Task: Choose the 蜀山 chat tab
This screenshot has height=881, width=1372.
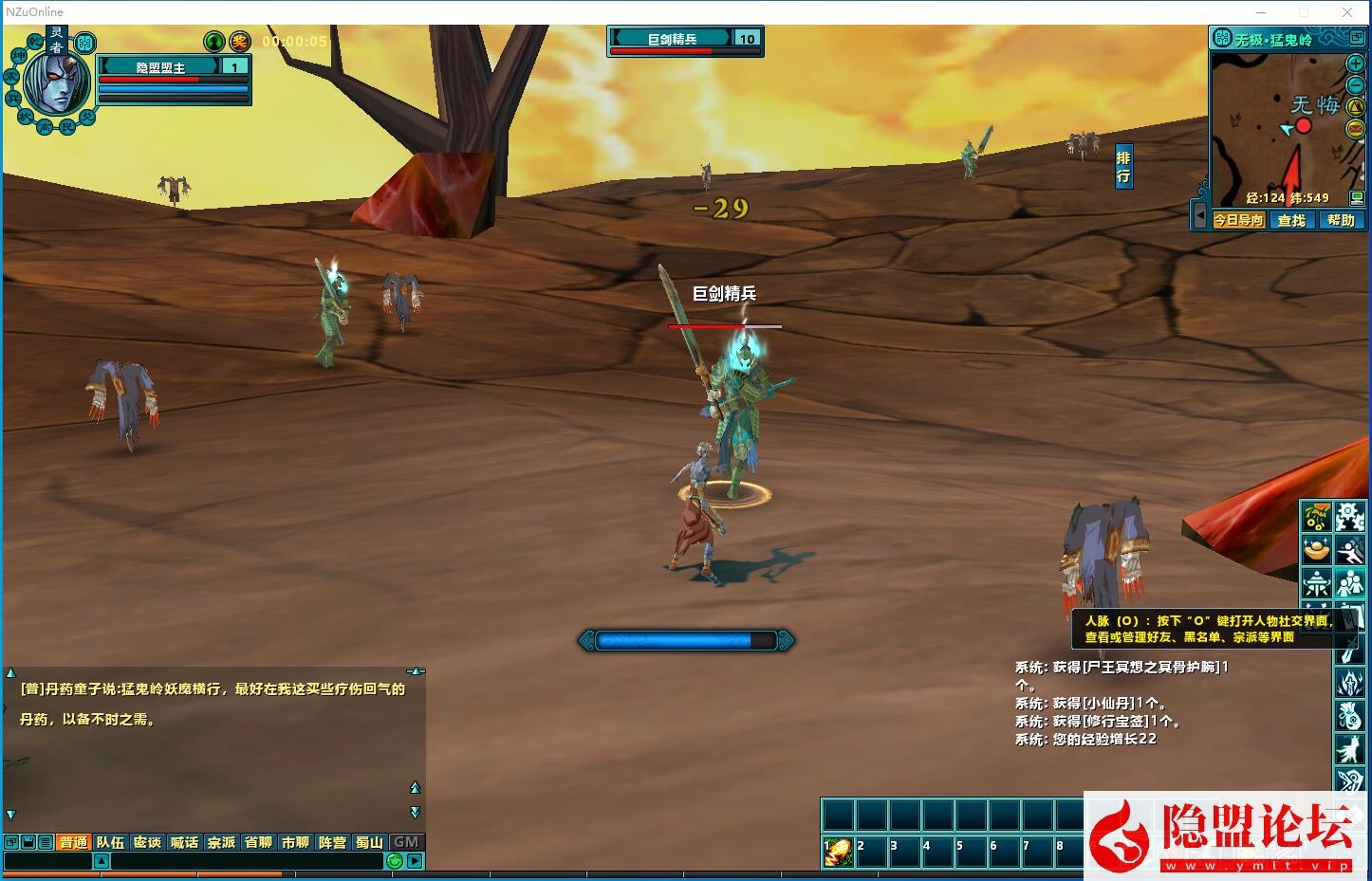Action: pos(369,842)
